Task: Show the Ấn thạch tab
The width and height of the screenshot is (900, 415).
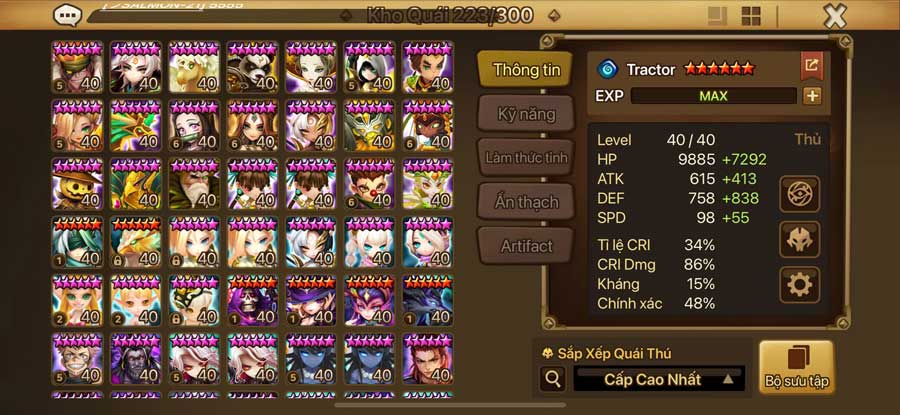Action: [x=525, y=202]
